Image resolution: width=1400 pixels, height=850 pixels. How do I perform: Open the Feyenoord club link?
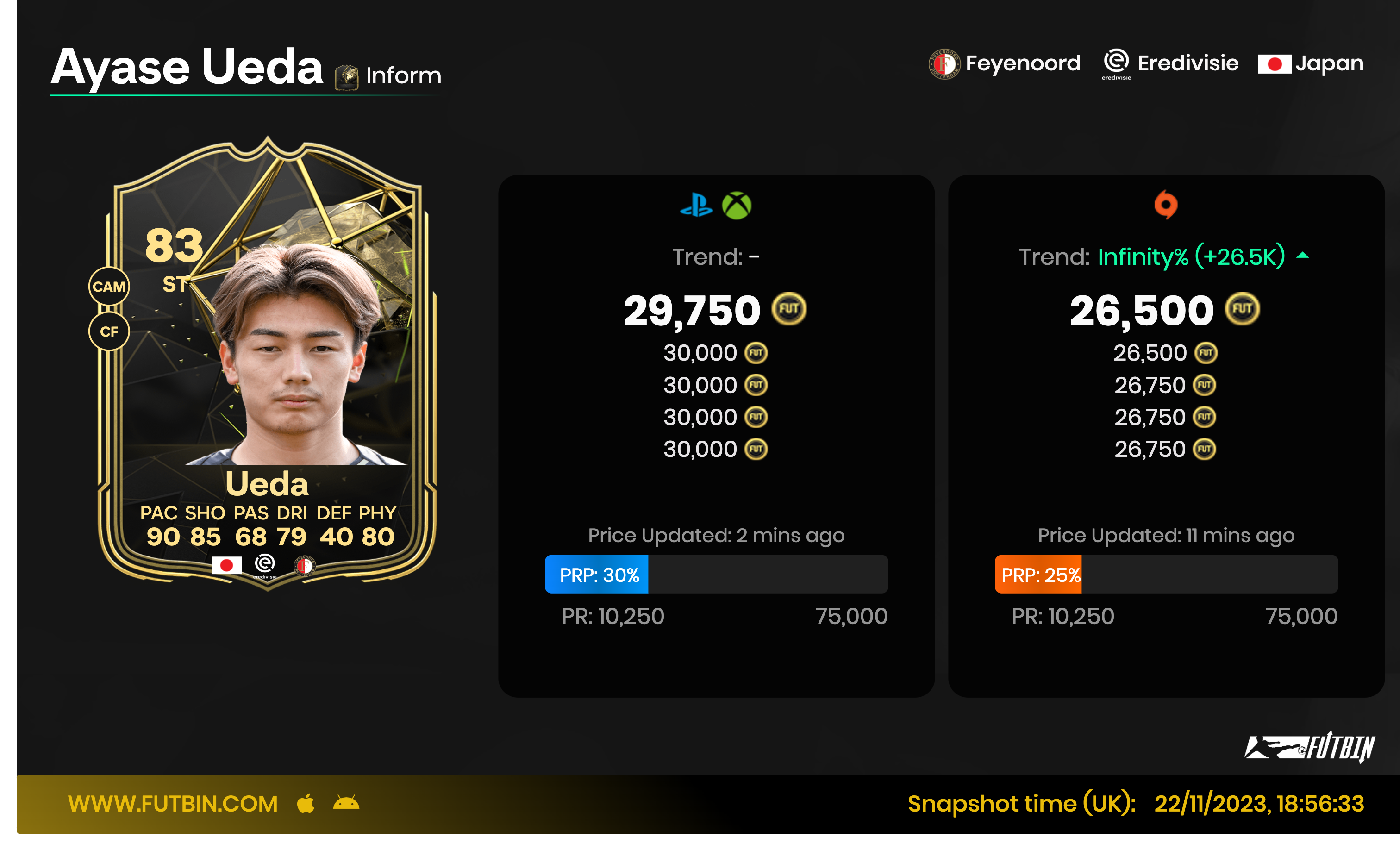[1005, 63]
